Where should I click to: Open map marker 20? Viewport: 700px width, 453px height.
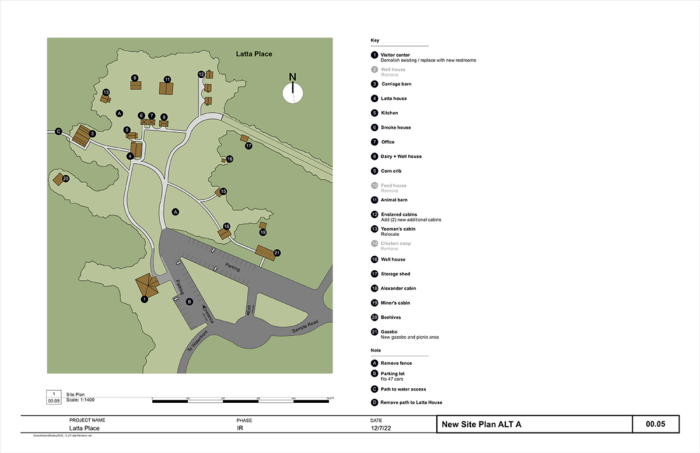click(65, 178)
